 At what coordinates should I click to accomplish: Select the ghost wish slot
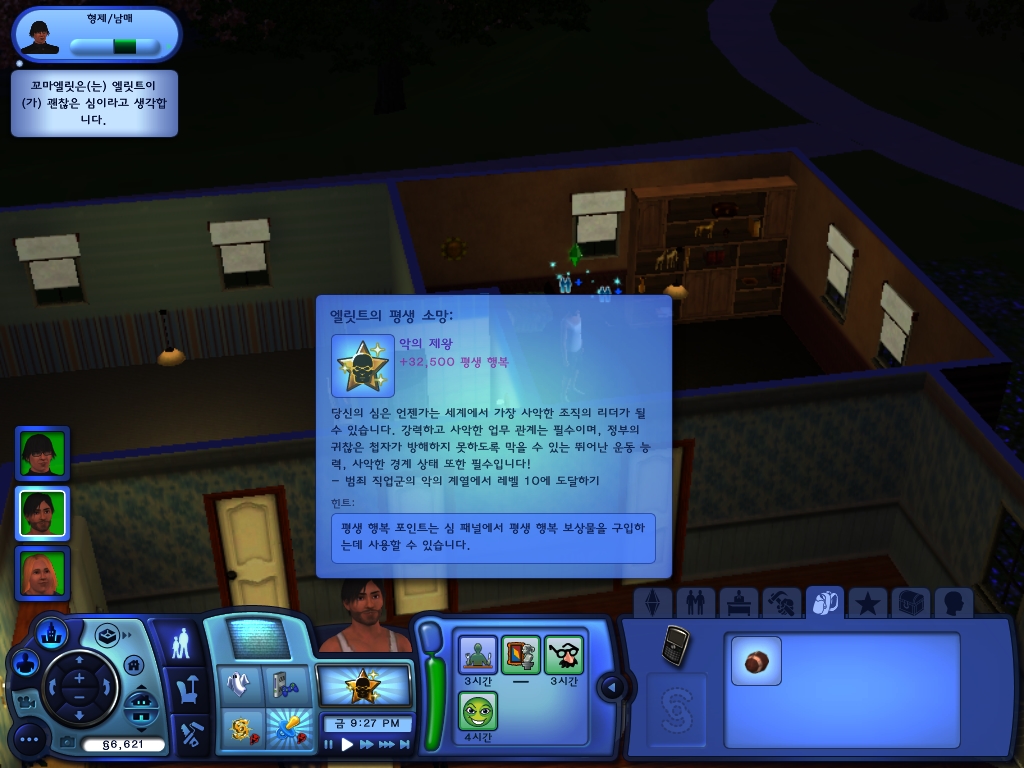[240, 685]
